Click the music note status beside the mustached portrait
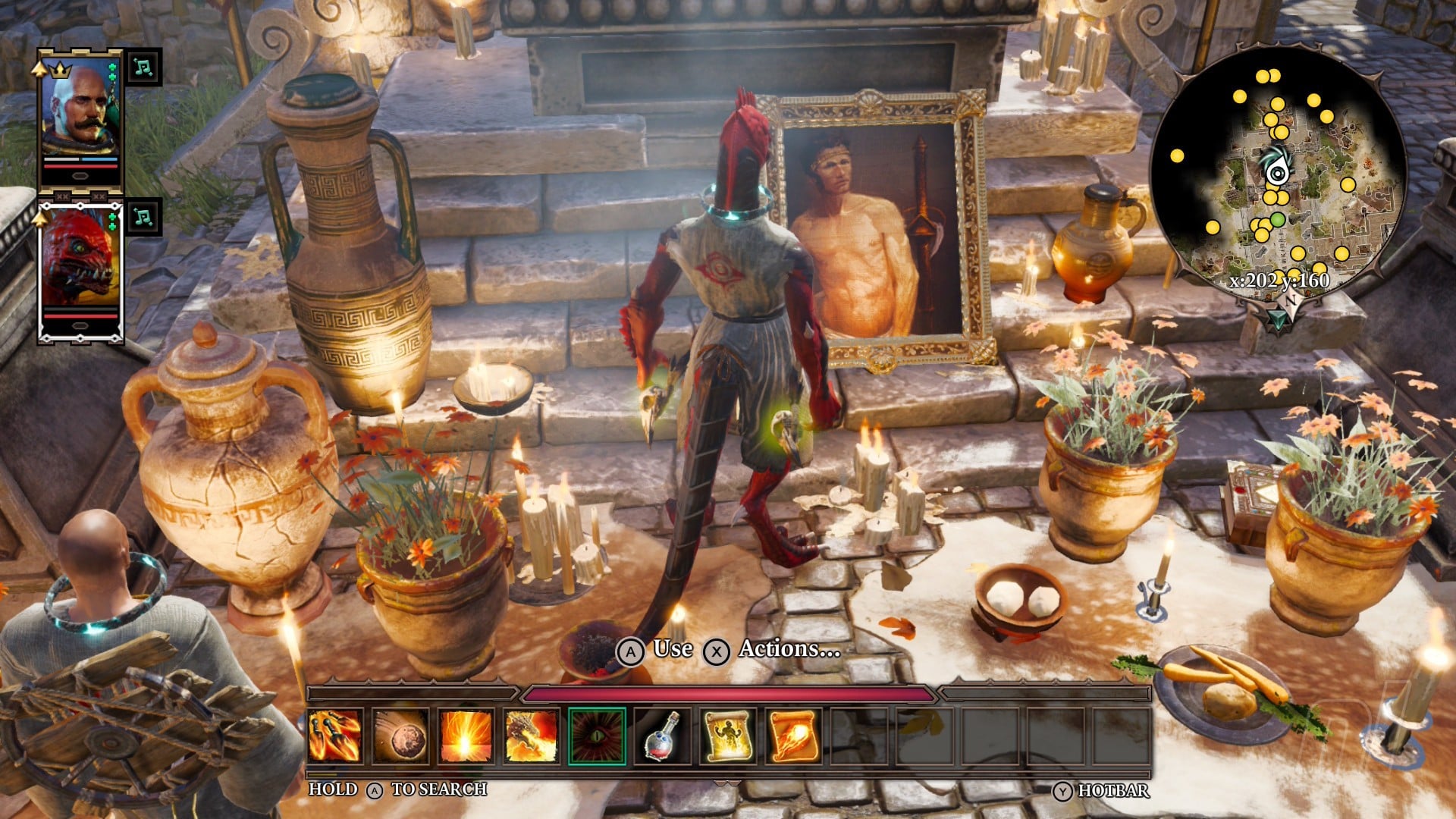This screenshot has height=819, width=1456. pyautogui.click(x=143, y=67)
